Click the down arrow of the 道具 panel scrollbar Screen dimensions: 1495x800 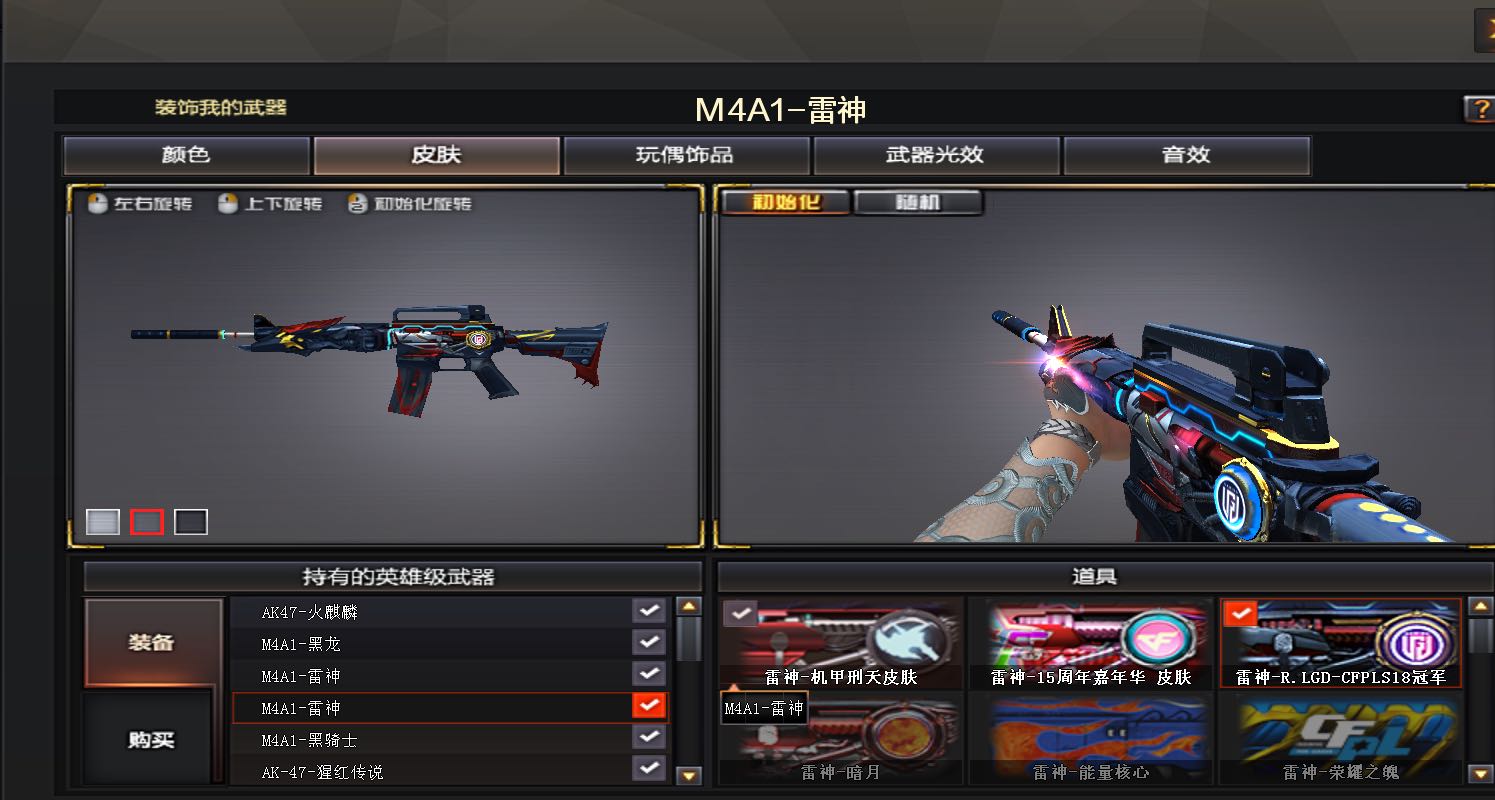pyautogui.click(x=1481, y=773)
